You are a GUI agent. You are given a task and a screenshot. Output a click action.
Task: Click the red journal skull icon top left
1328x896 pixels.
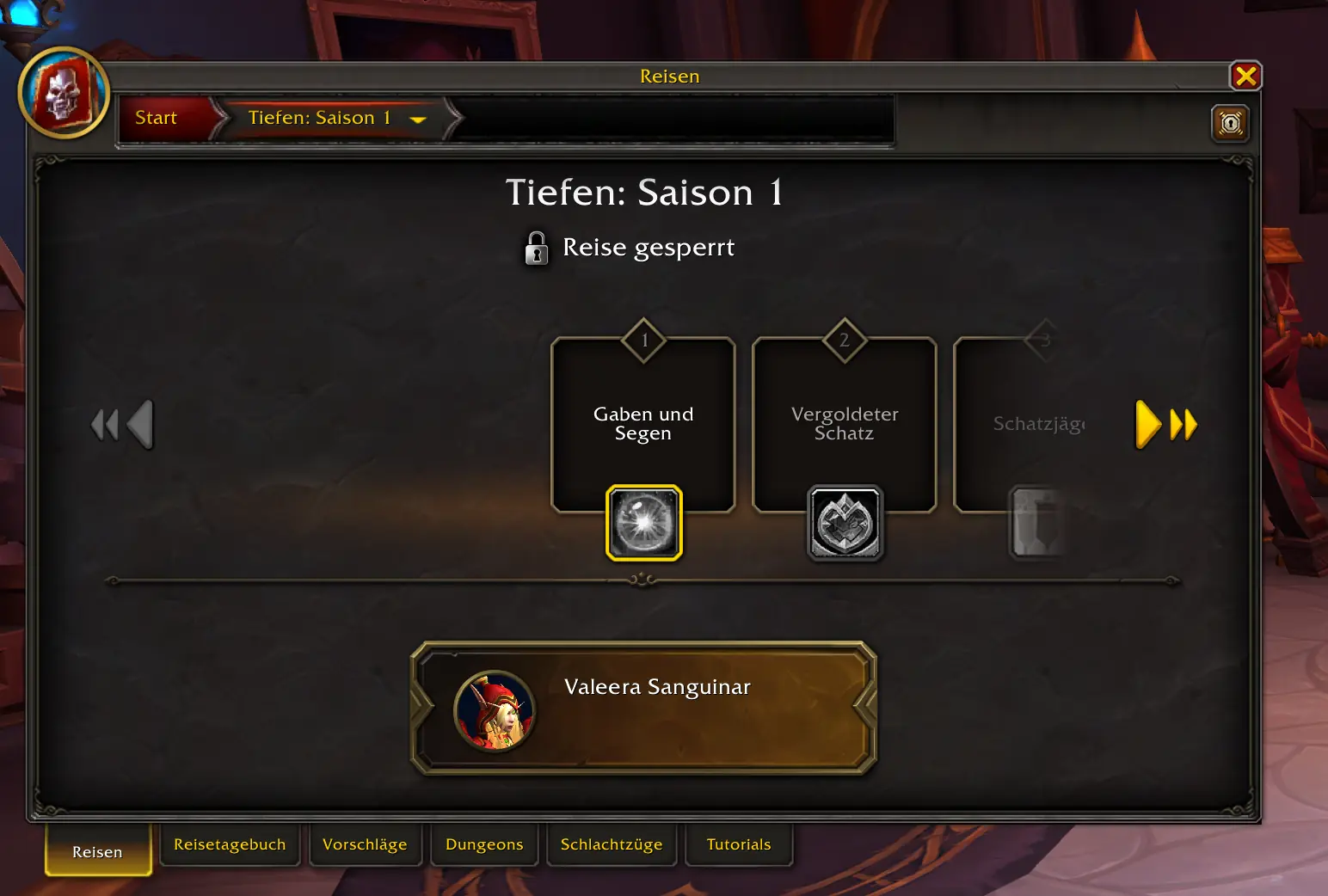coord(65,92)
